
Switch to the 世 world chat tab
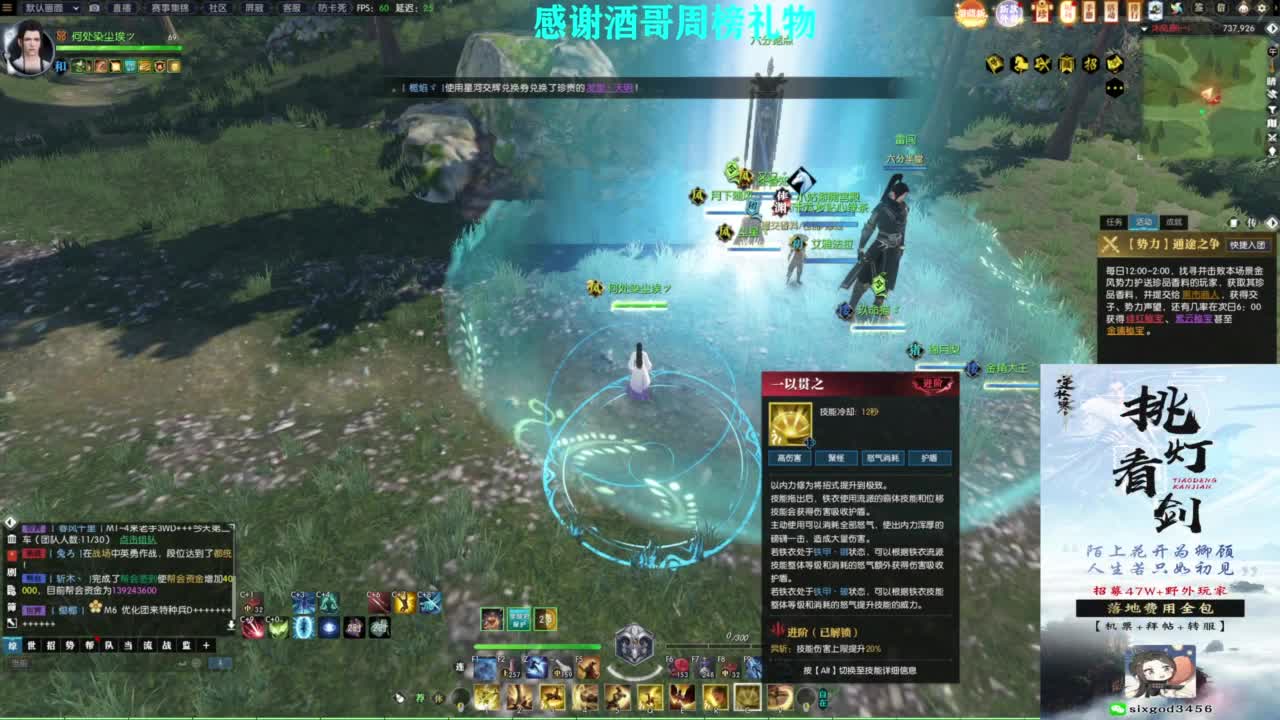point(31,646)
